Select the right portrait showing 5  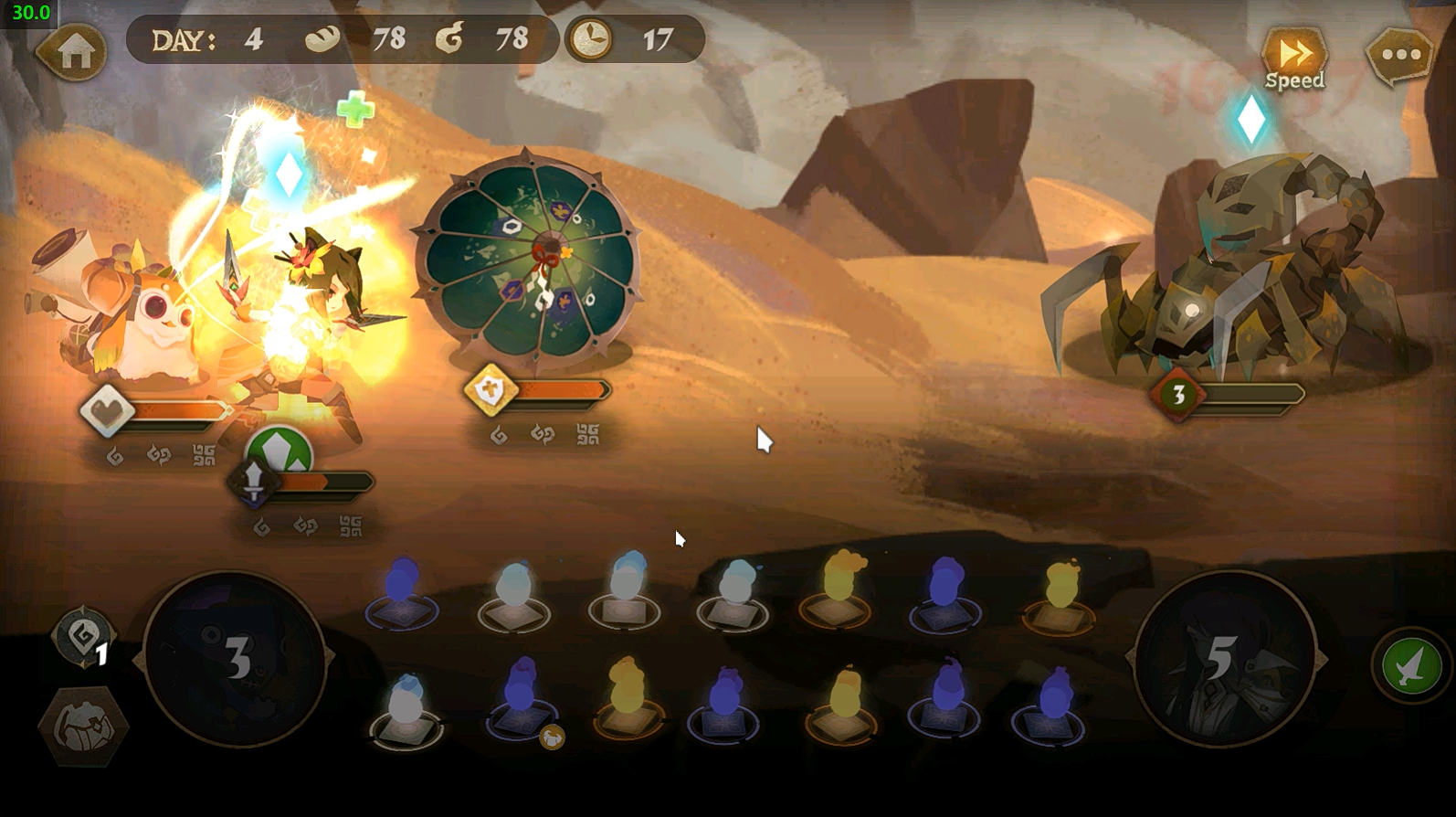[1224, 658]
